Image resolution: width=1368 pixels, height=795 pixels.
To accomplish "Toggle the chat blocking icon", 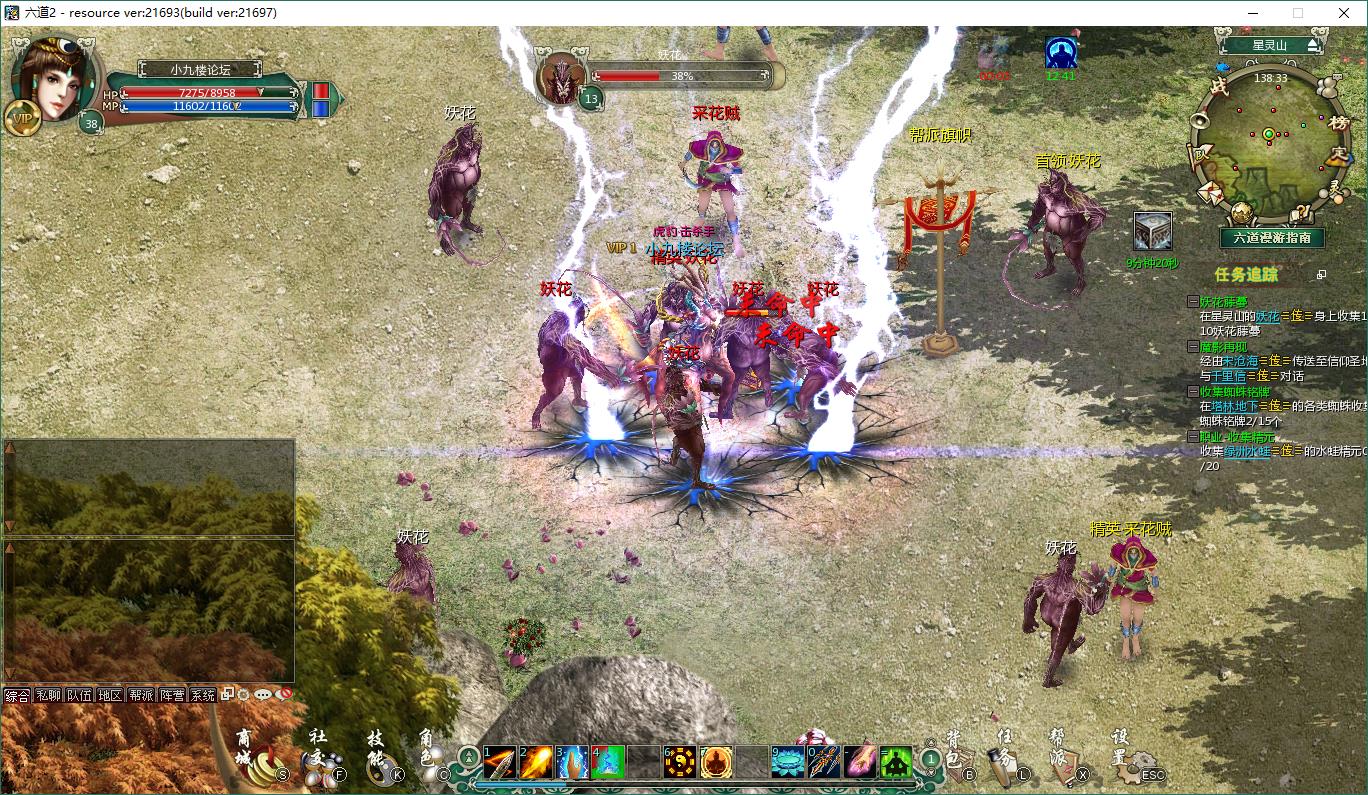I will [283, 695].
